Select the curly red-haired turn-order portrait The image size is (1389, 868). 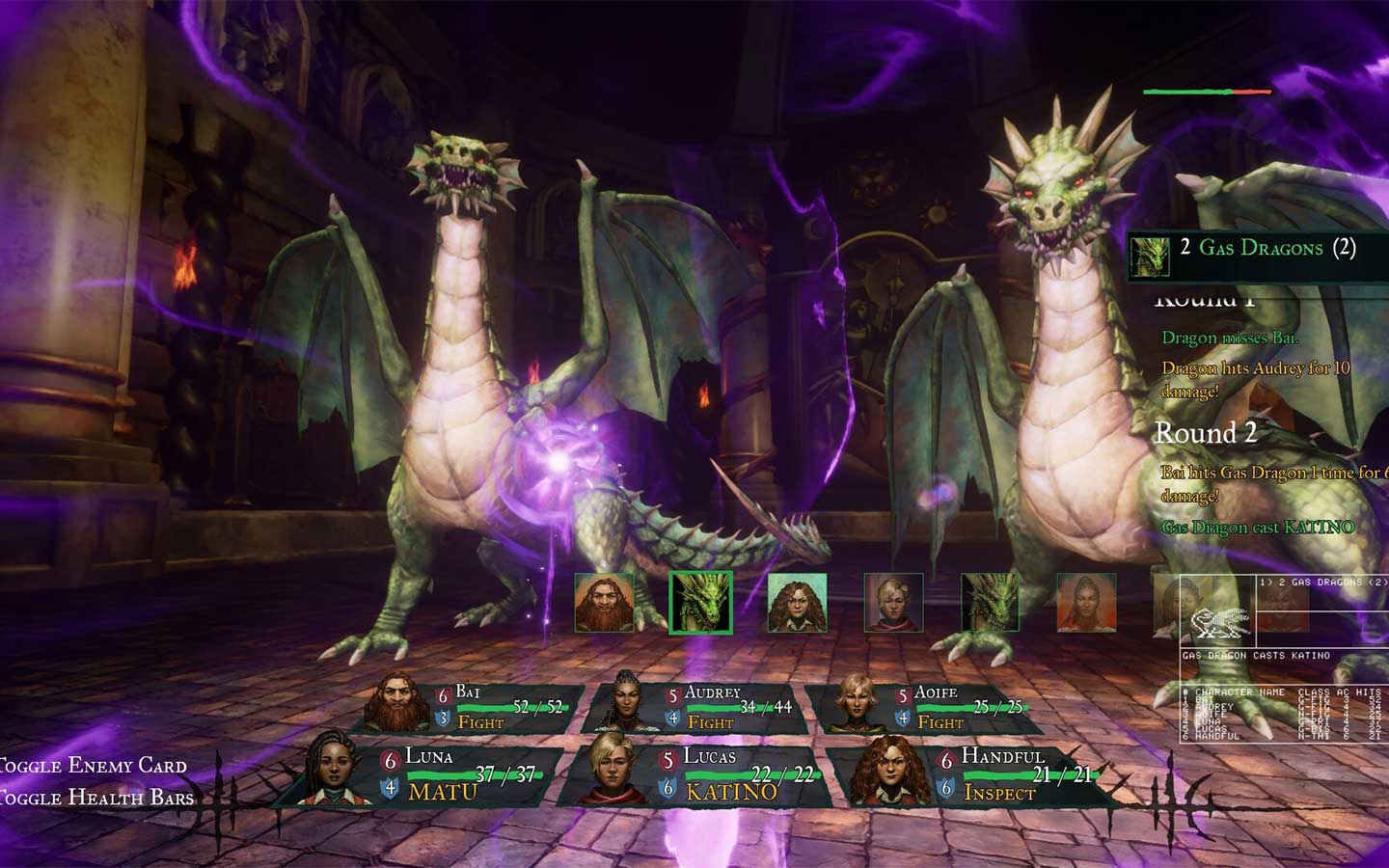797,603
